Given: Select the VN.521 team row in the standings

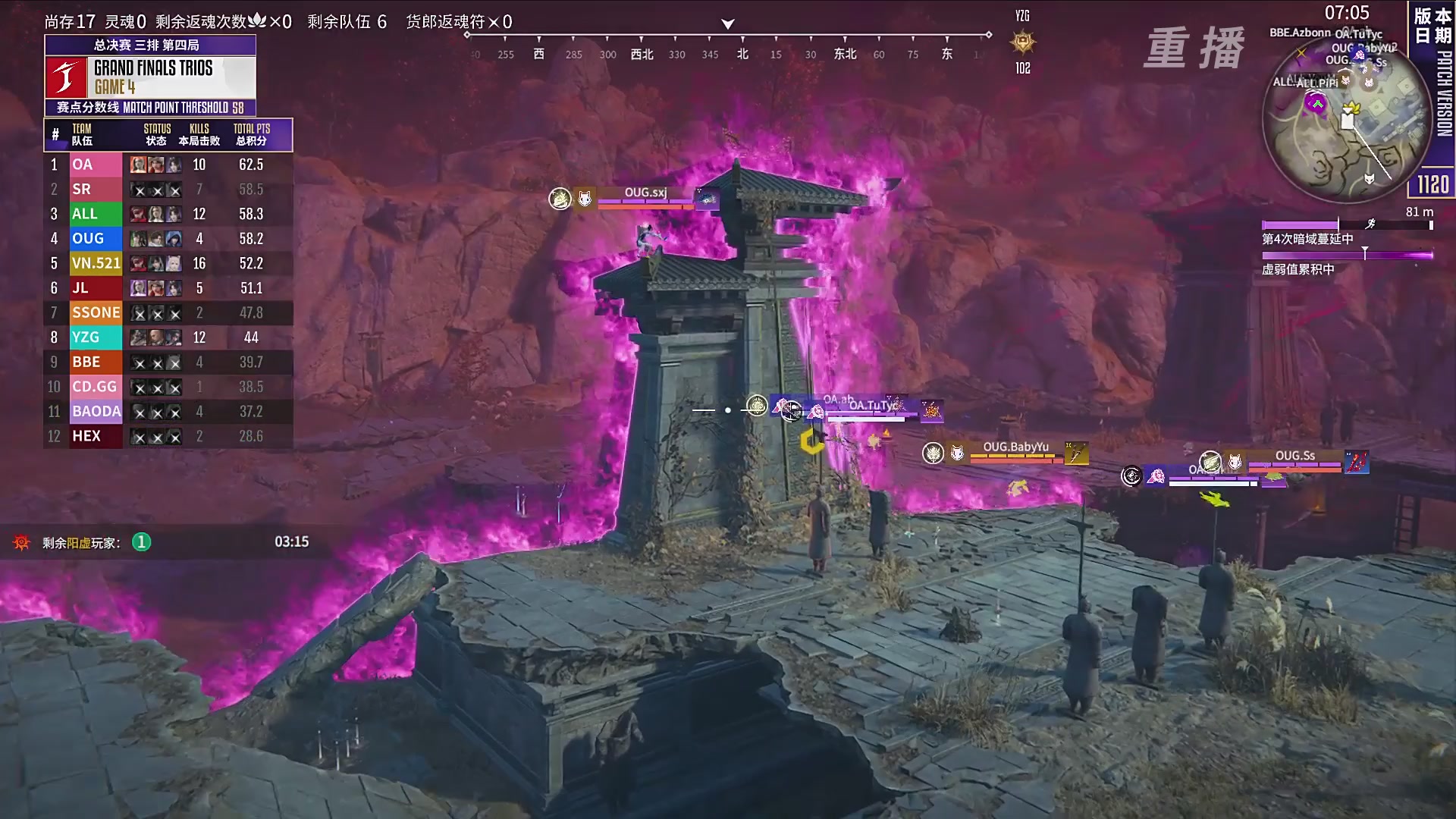Looking at the screenshot, I should tap(96, 263).
